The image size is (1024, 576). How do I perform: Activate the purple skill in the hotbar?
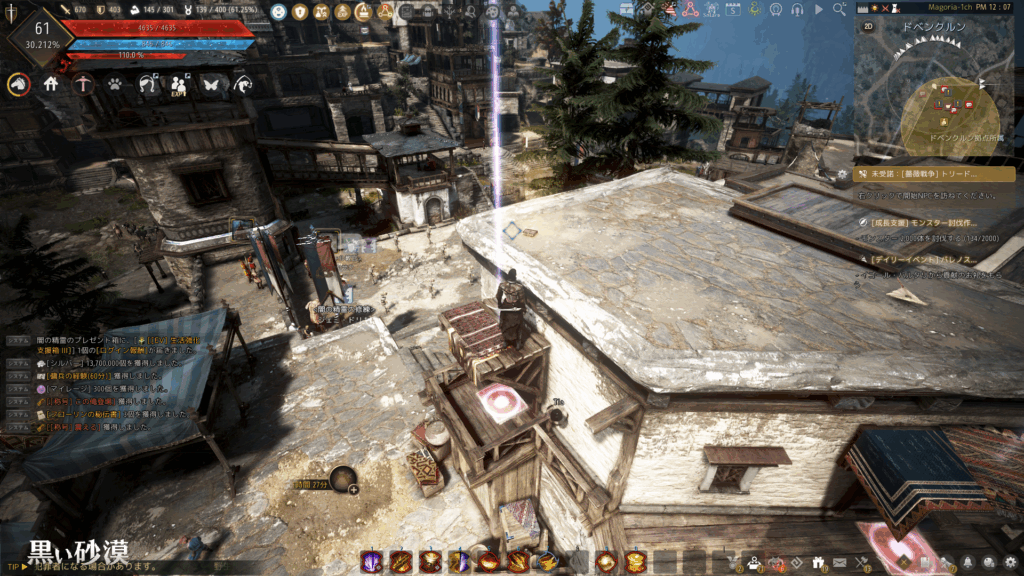pos(370,562)
